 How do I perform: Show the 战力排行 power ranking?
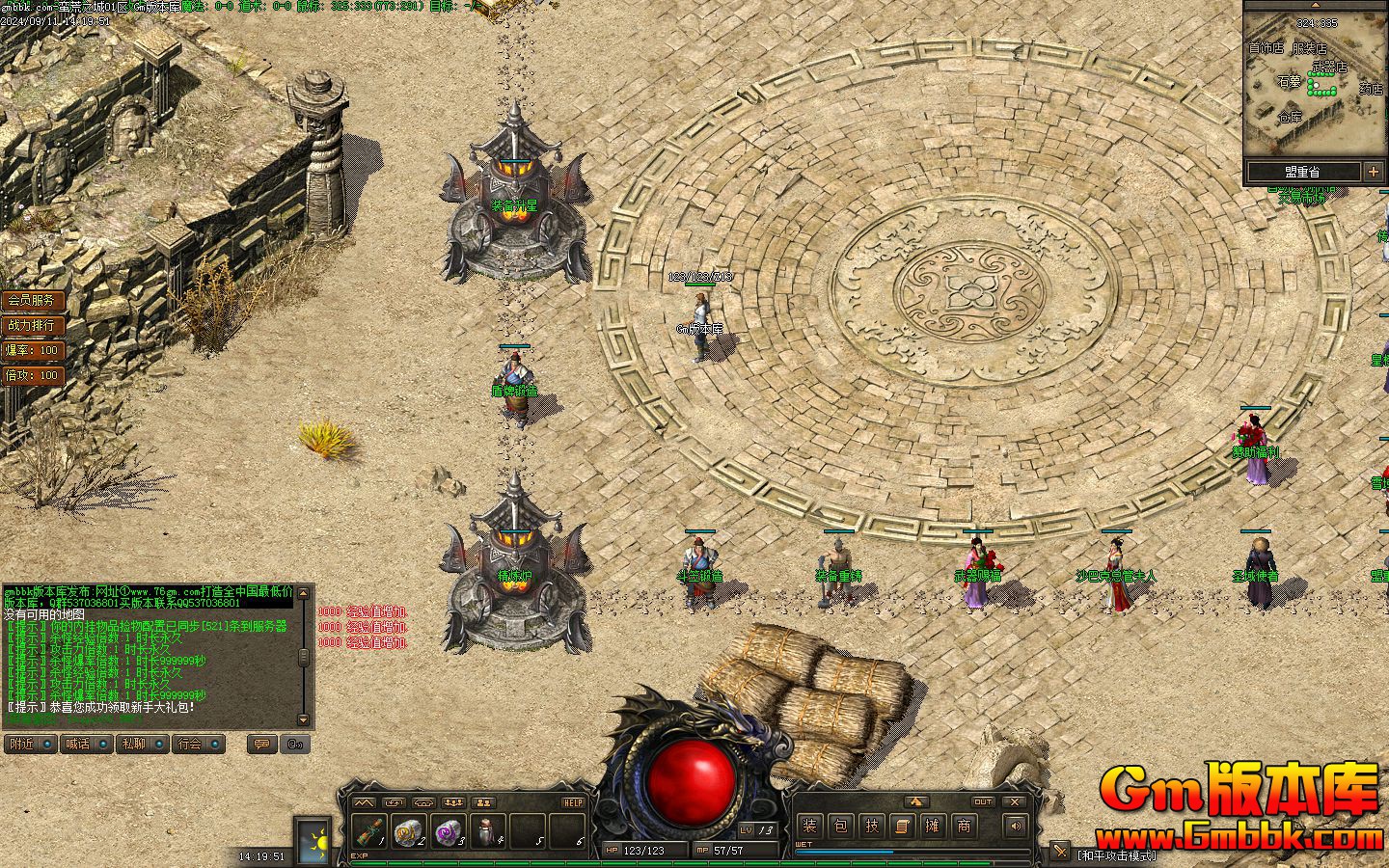tap(32, 325)
